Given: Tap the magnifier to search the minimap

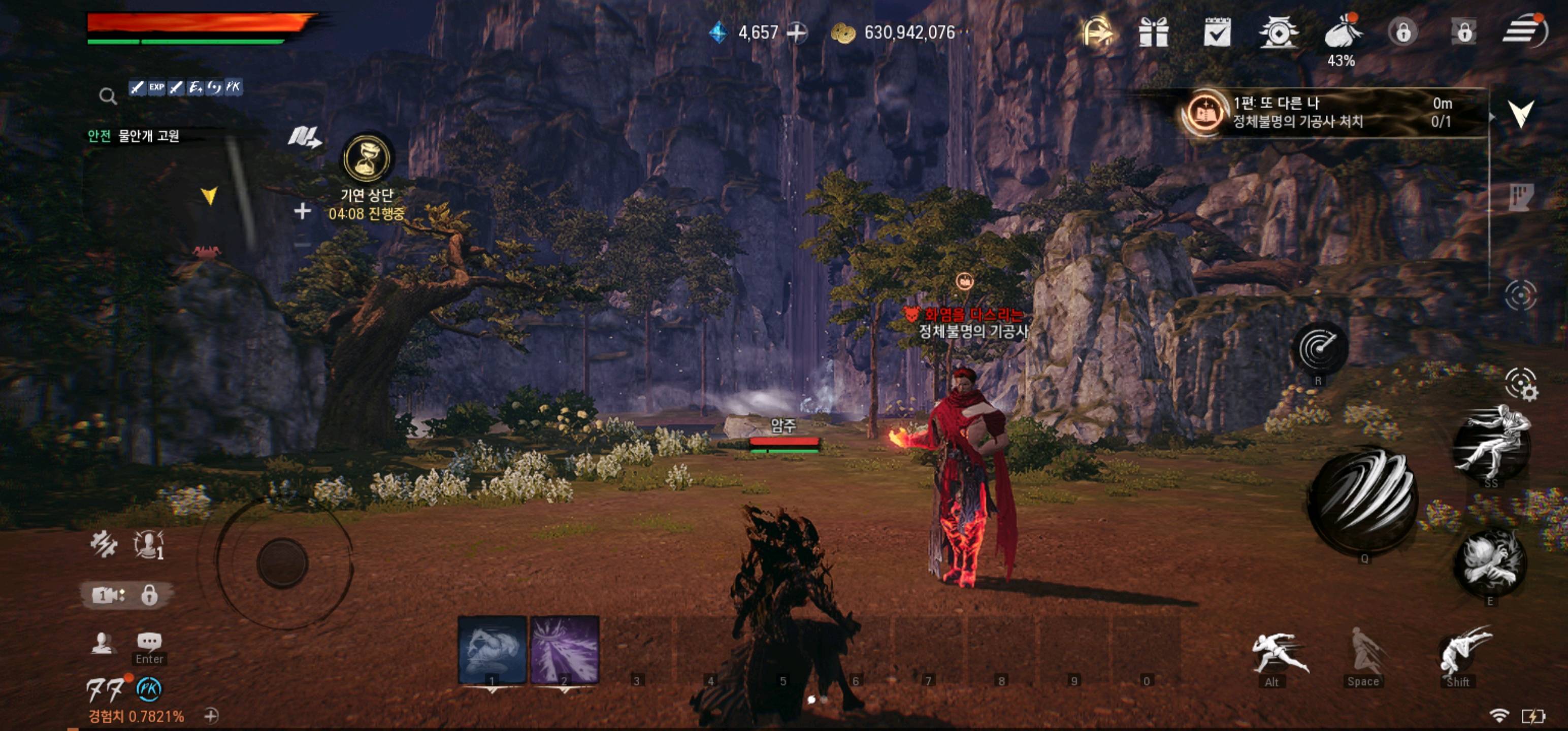Looking at the screenshot, I should (x=108, y=95).
